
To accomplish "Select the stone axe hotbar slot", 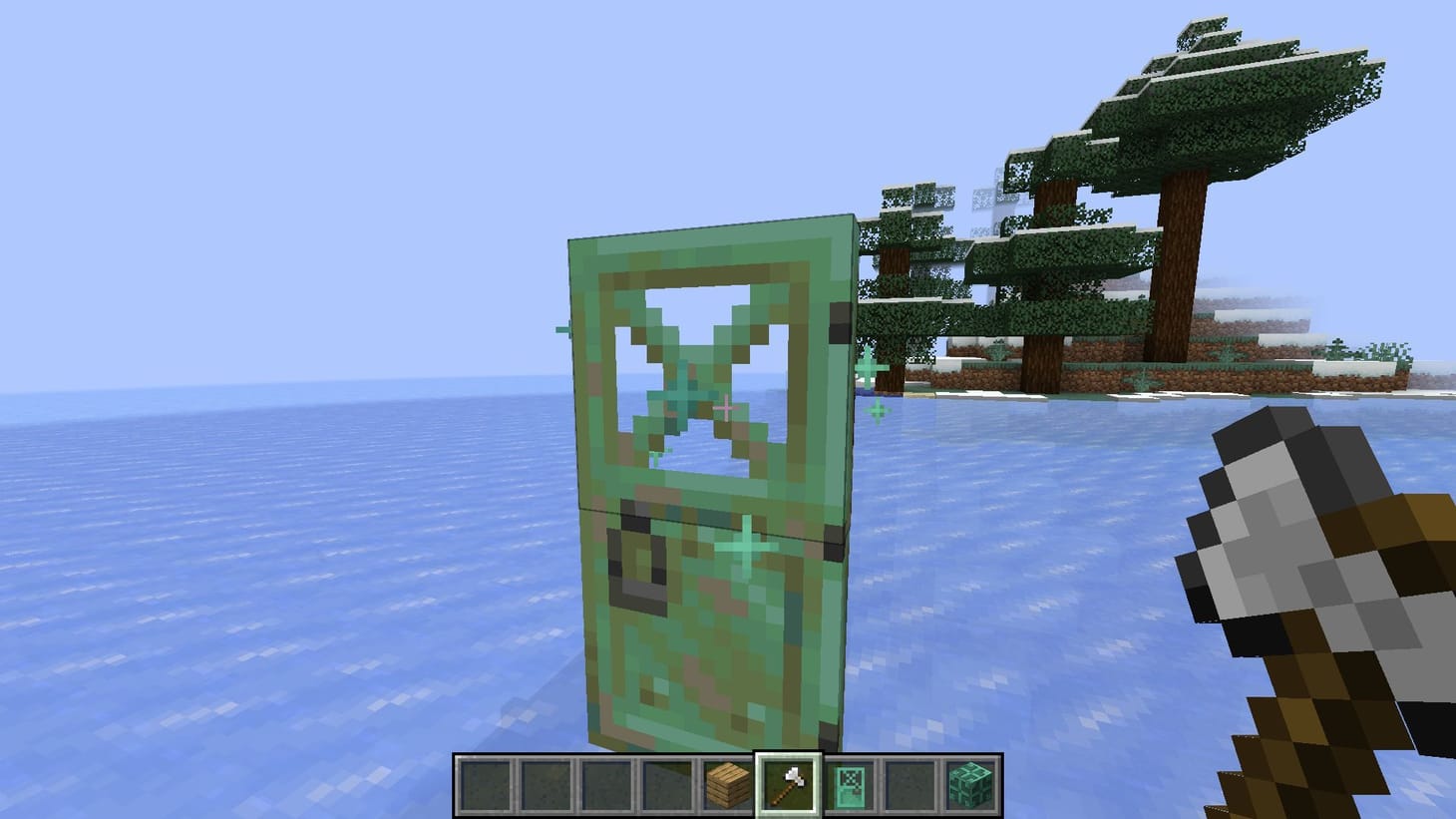I will [789, 785].
